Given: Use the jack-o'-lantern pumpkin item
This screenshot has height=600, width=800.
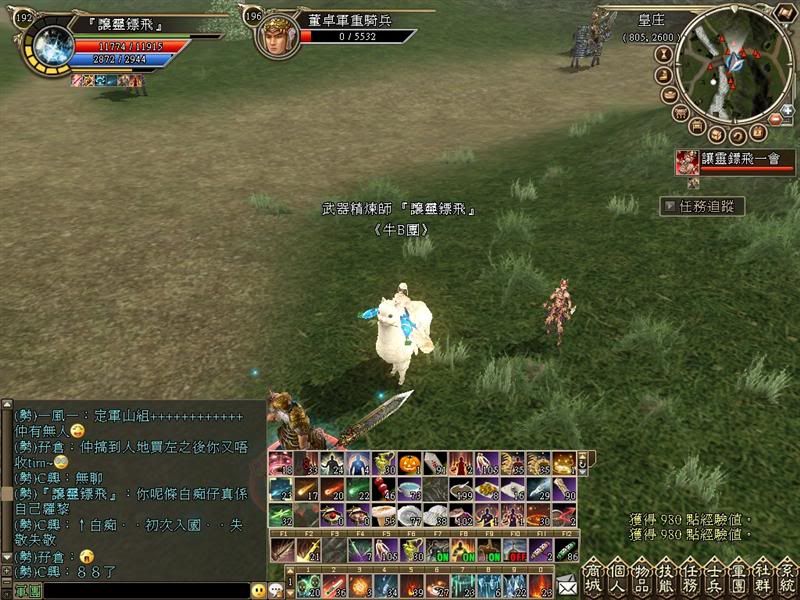Looking at the screenshot, I should pos(408,464).
